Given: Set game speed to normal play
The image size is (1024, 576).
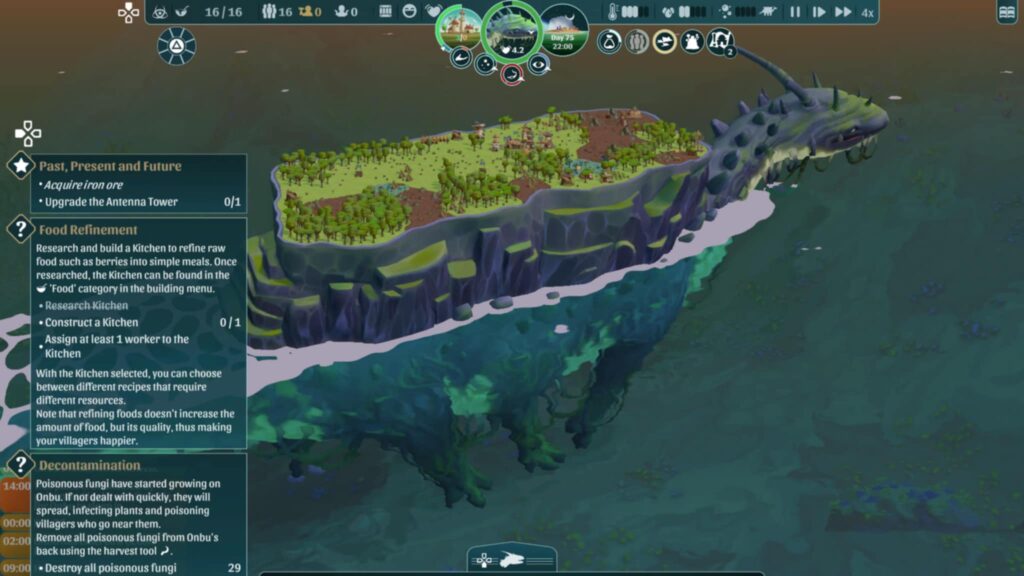Looking at the screenshot, I should coord(819,12).
